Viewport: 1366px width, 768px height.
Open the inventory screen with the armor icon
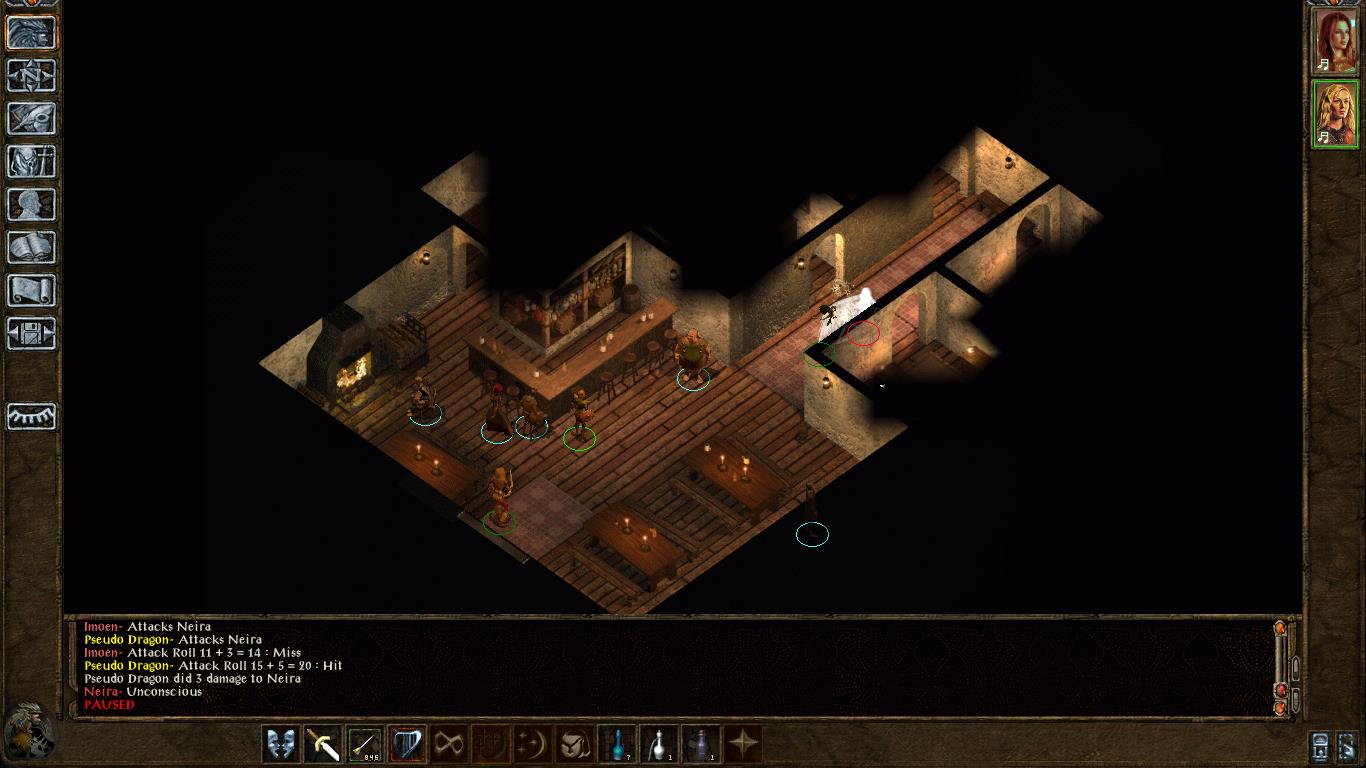[x=32, y=161]
